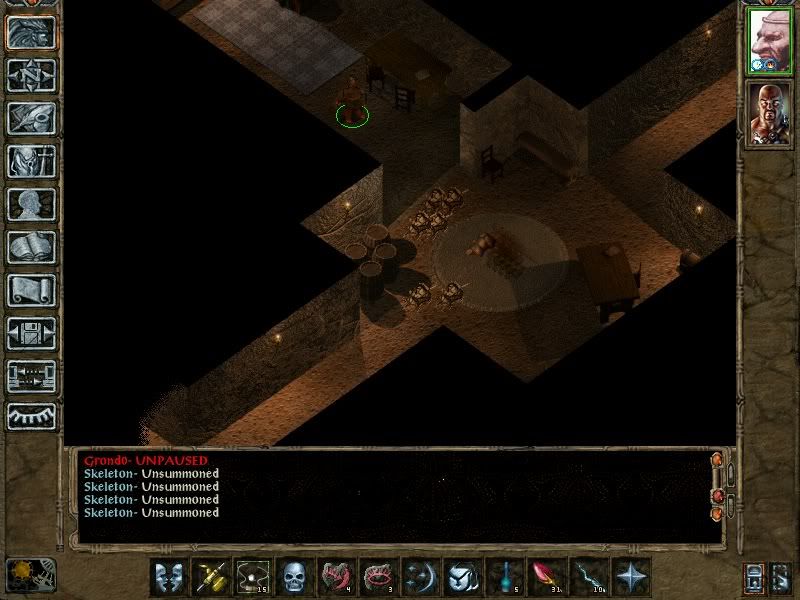Select the crescent moon ability icon
Image resolution: width=800 pixels, height=600 pixels.
click(x=420, y=577)
